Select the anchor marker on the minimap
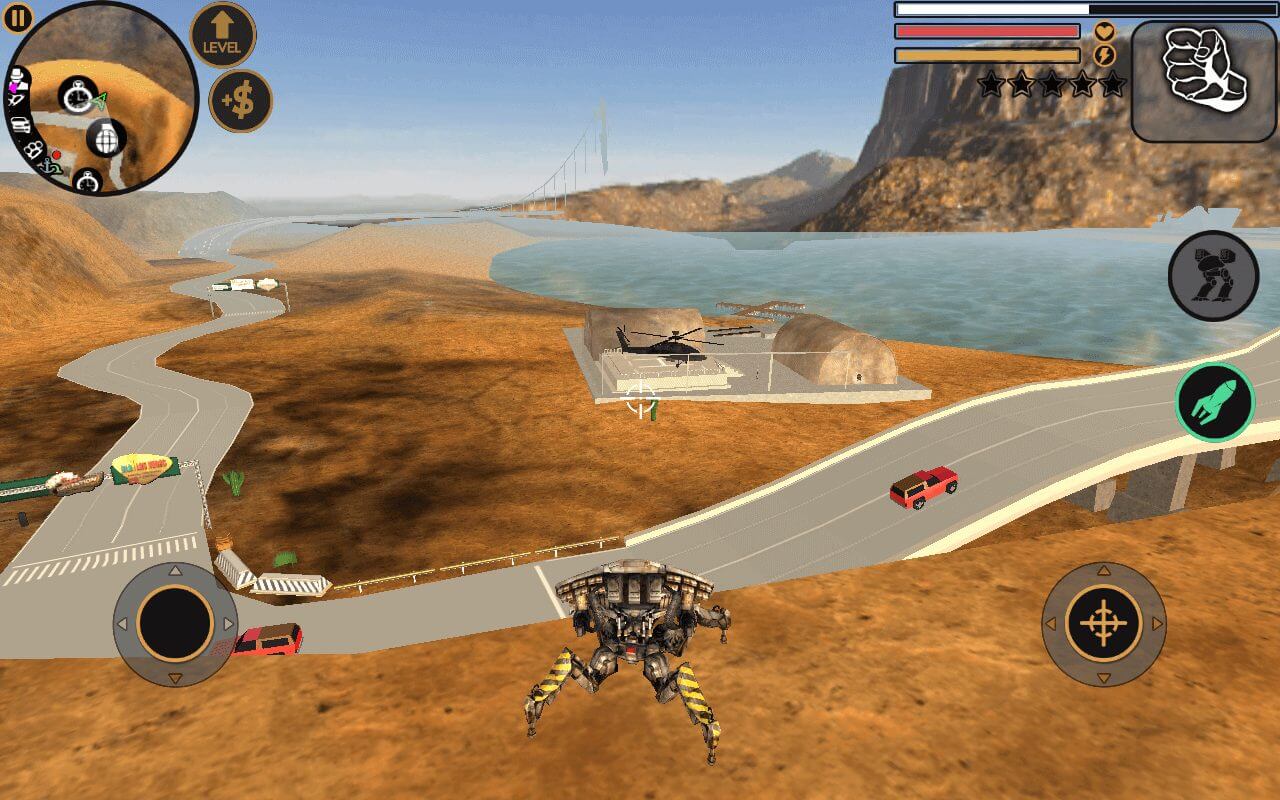This screenshot has width=1280, height=800. tap(47, 166)
